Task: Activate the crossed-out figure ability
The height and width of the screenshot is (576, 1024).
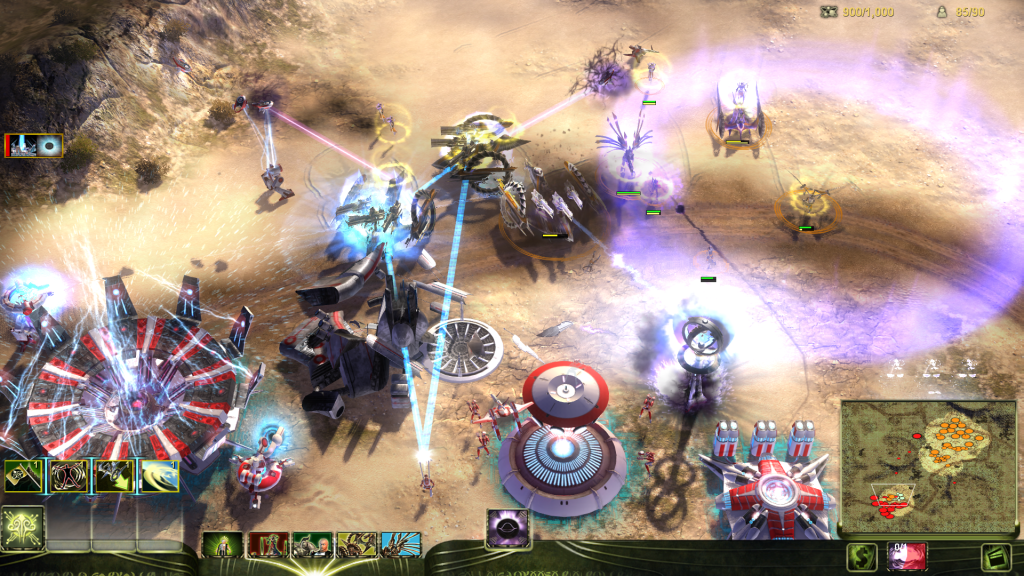Action: click(69, 476)
